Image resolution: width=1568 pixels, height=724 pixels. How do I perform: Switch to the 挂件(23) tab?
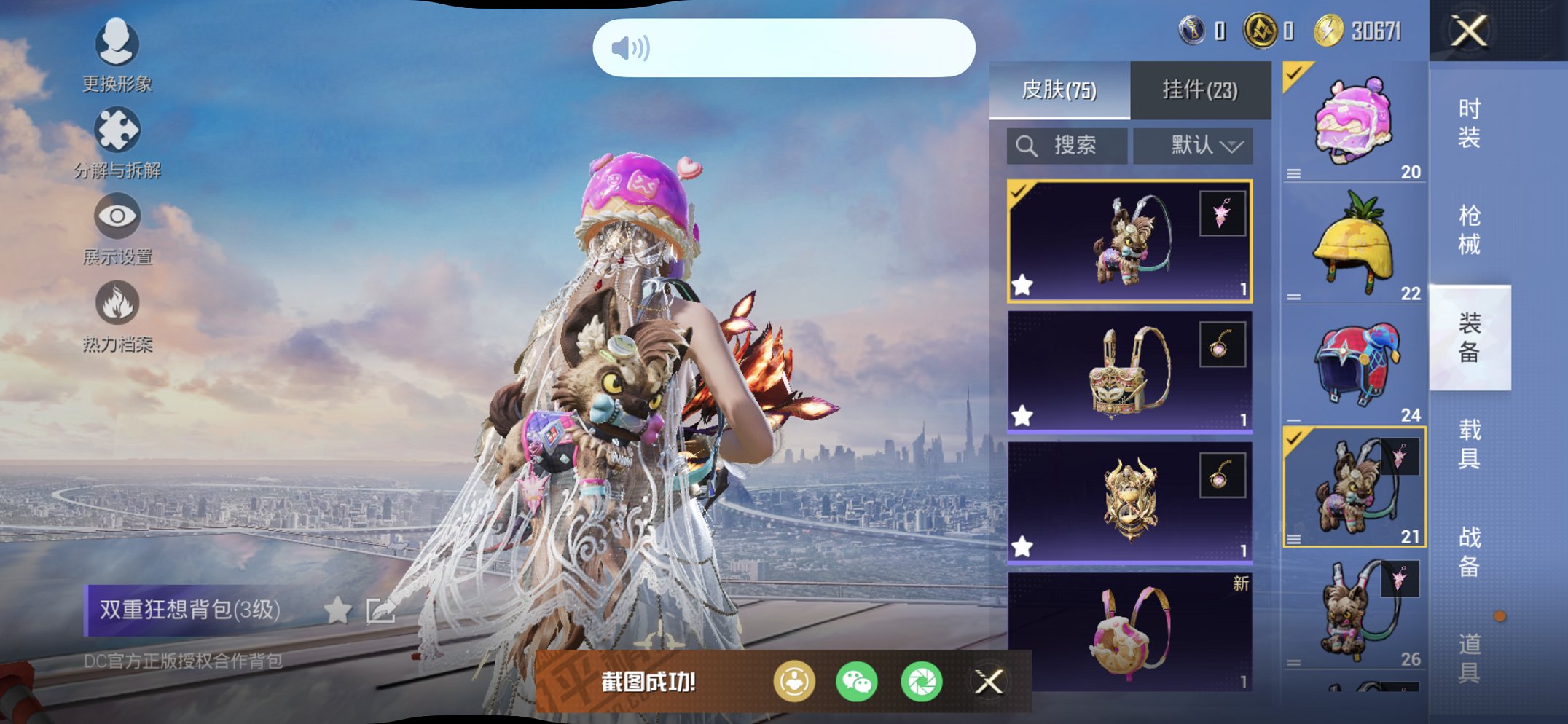pos(1201,89)
